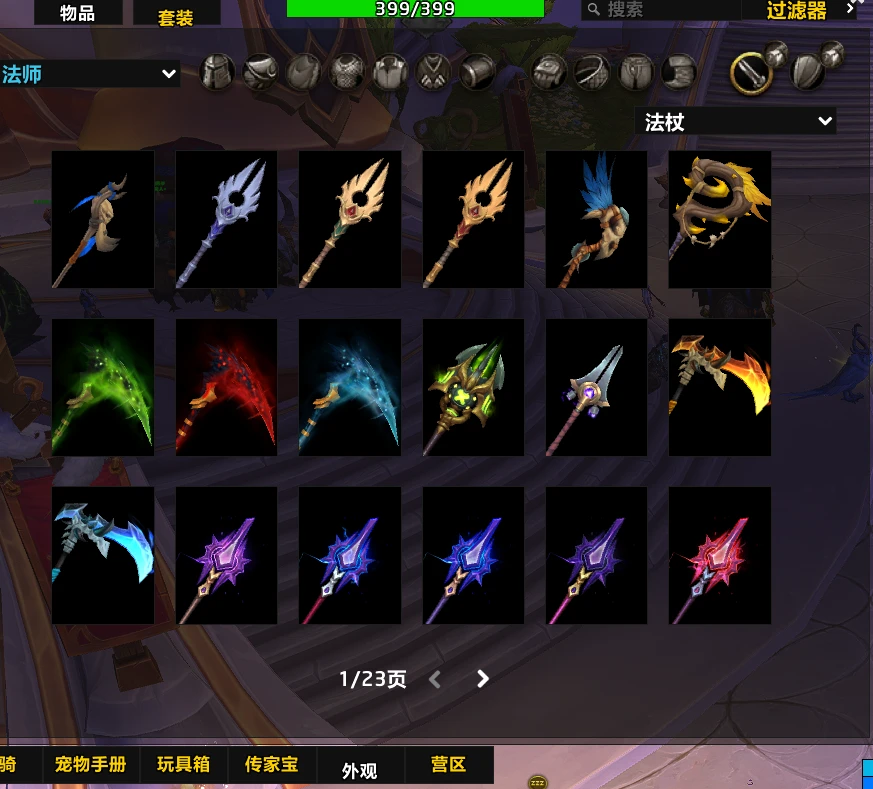Switch to the 套装 (Sets) tab
Viewport: 873px width, 789px height.
point(176,17)
